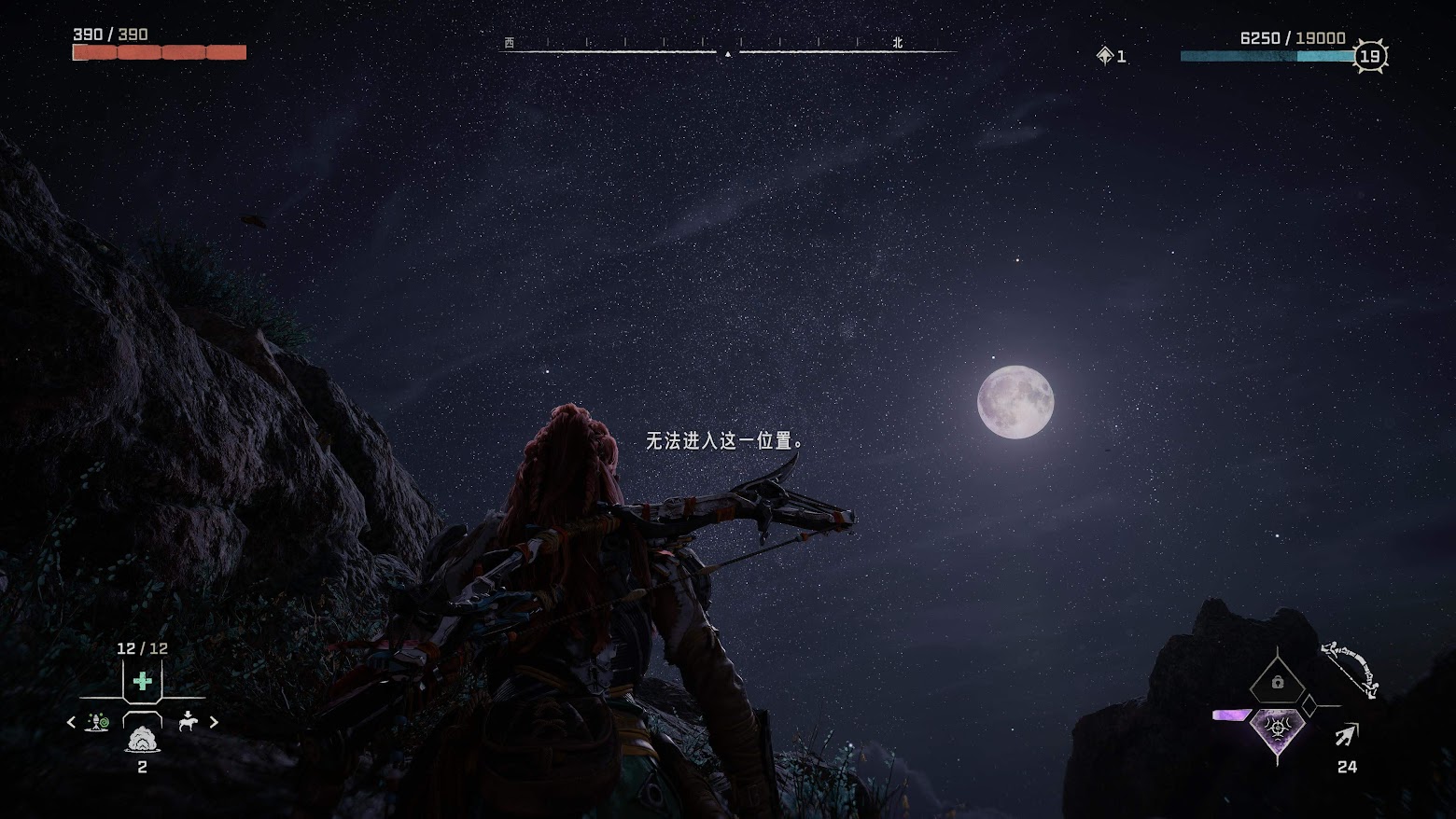Select the arrow ammo type icon

pos(1346,735)
